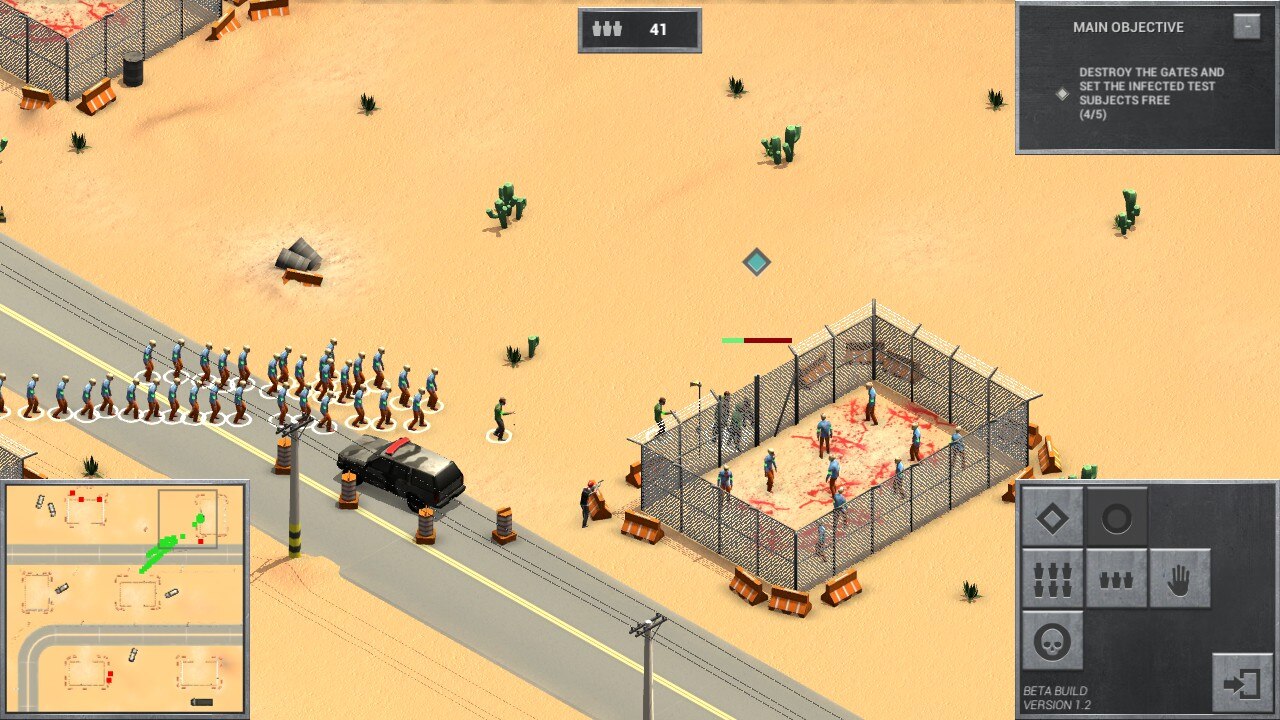Select the lone zombie with the selection ring

[500, 420]
